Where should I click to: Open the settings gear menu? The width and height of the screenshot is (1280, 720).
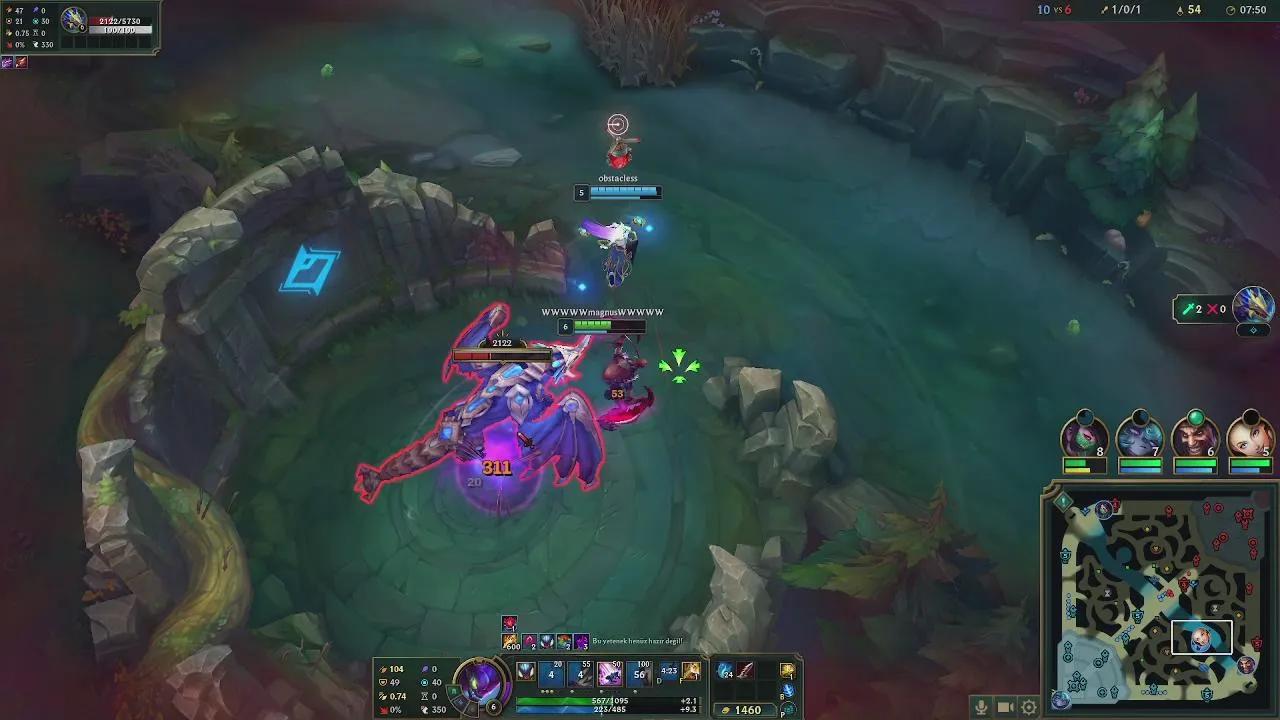[x=1029, y=706]
